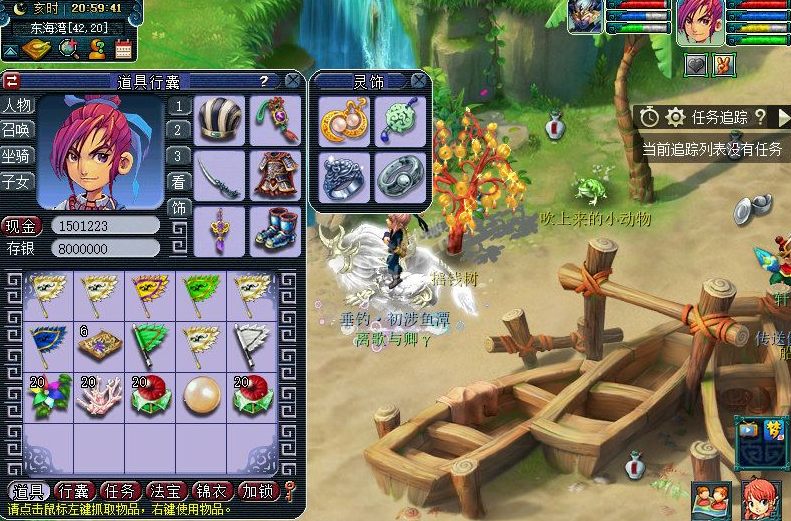Switch to the 行囊 bag tab
This screenshot has width=791, height=521.
coord(77,491)
